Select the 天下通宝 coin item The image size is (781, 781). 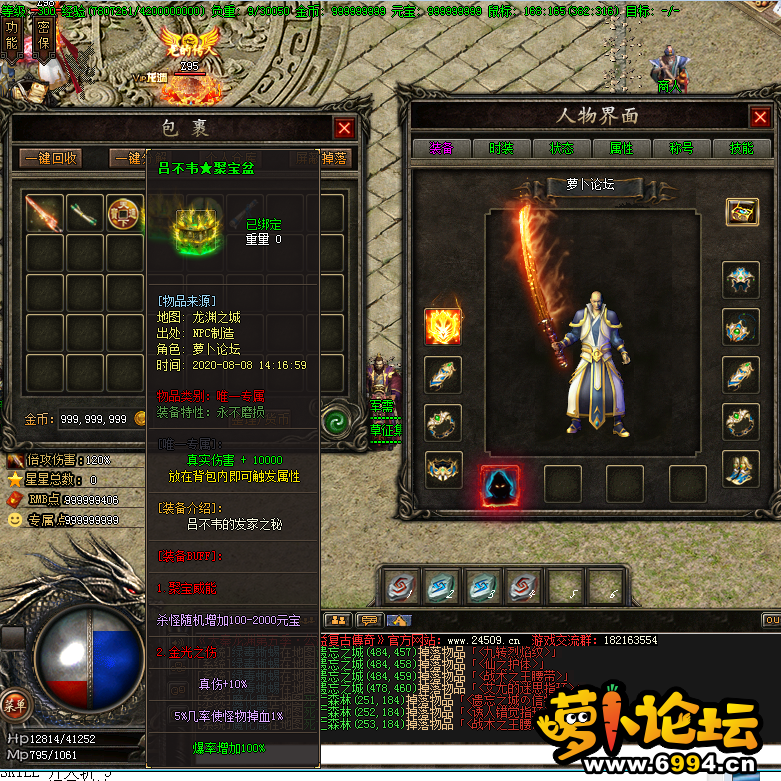click(124, 212)
